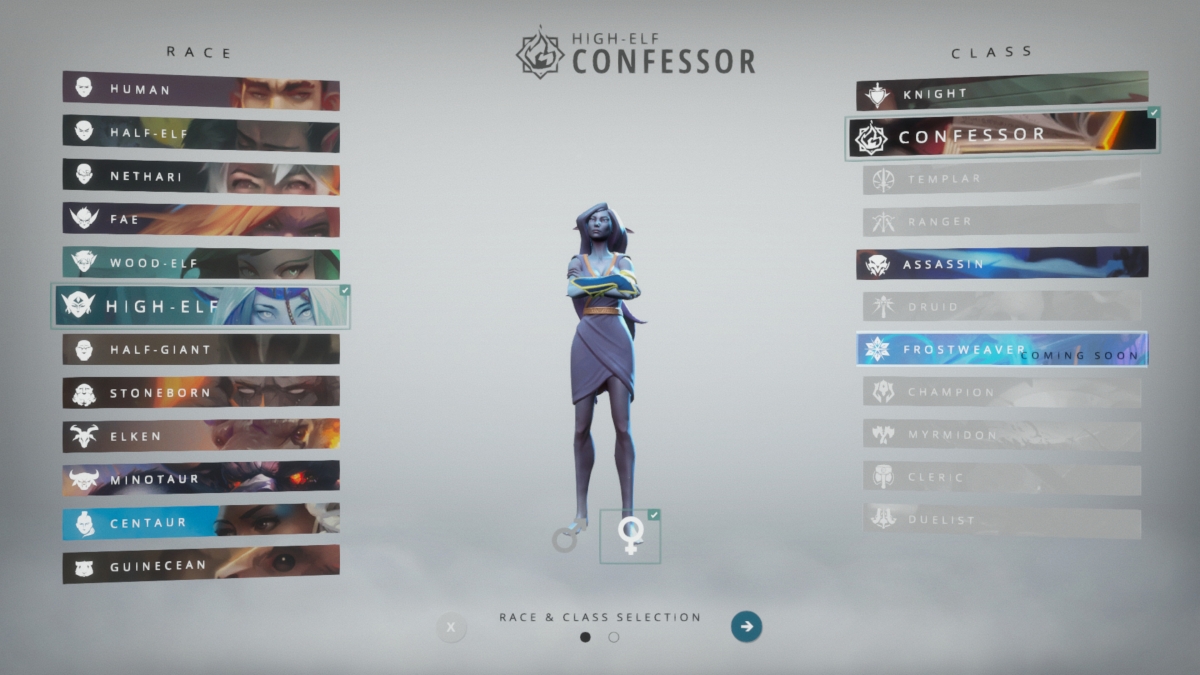Viewport: 1200px width, 675px height.
Task: Select the Fae race entry
Action: coord(200,220)
